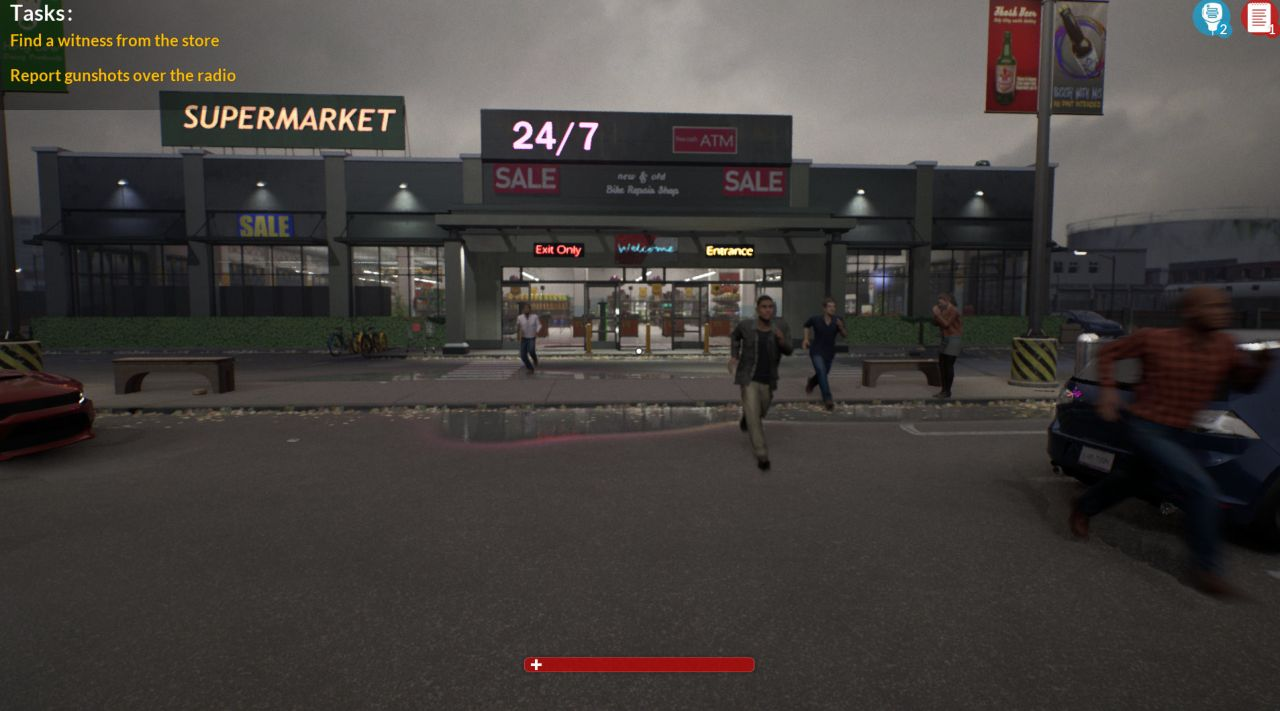The width and height of the screenshot is (1280, 711).
Task: Open the red notepad icon
Action: 1258,17
